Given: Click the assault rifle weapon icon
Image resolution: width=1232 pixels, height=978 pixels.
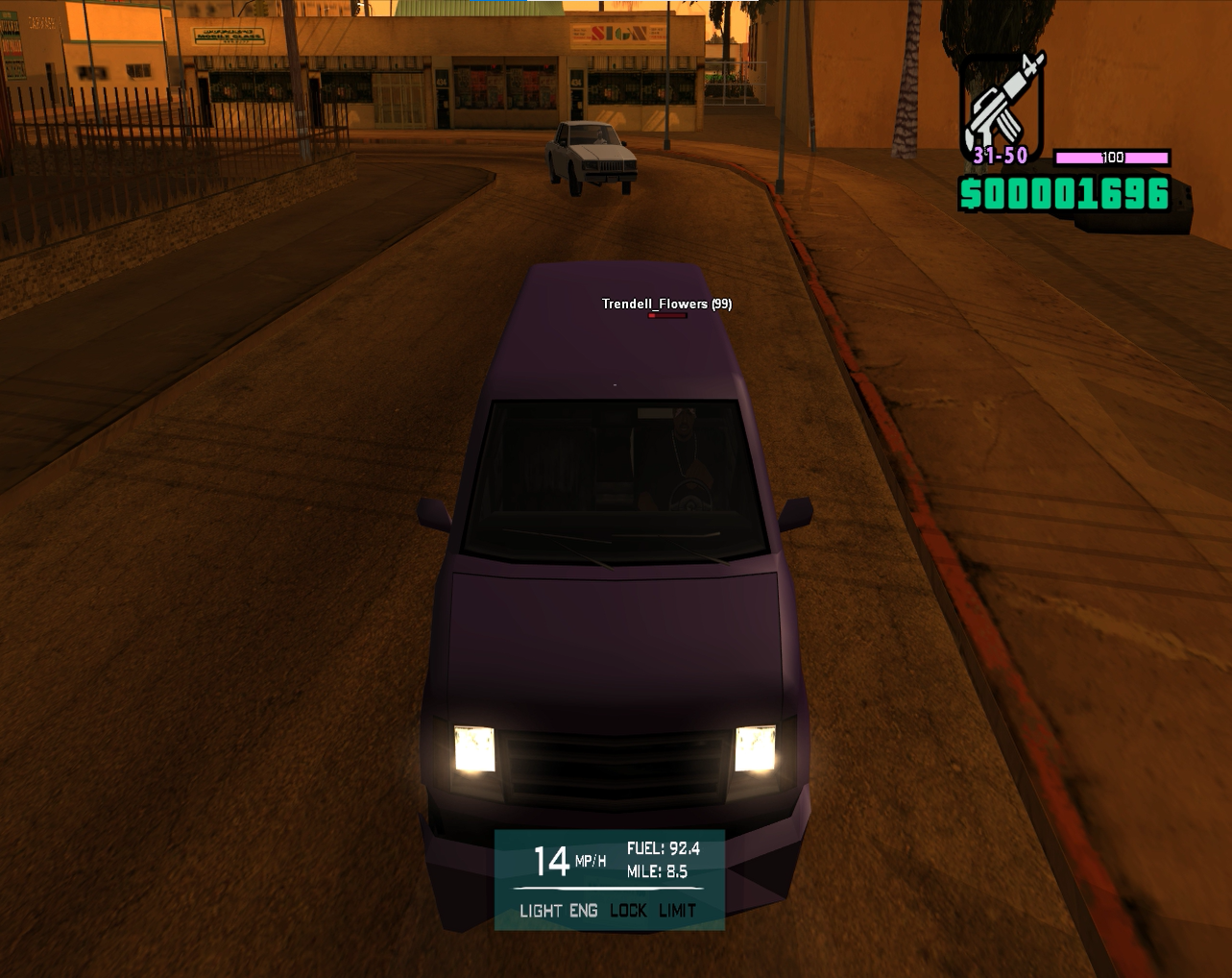Looking at the screenshot, I should (1002, 101).
